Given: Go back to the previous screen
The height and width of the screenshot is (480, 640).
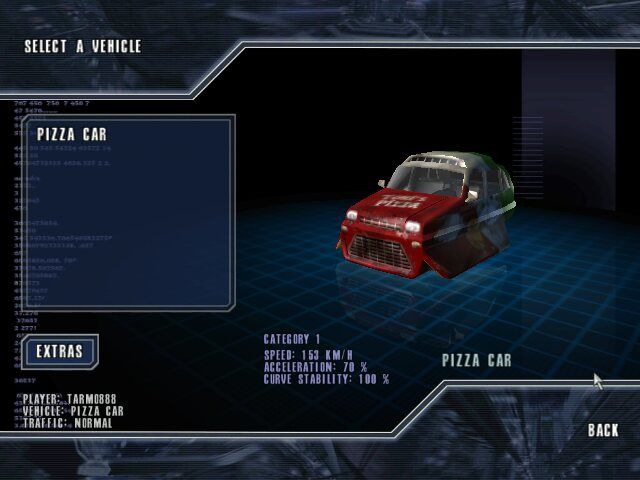Looking at the screenshot, I should pyautogui.click(x=603, y=430).
